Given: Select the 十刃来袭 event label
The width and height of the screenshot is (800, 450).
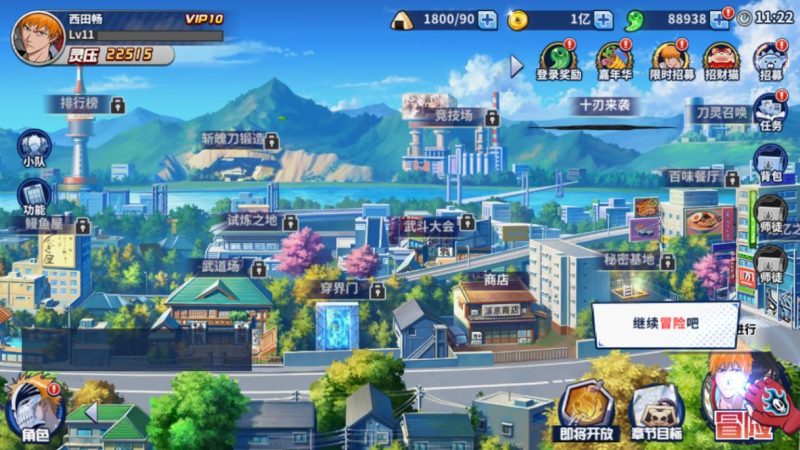Looking at the screenshot, I should point(605,105).
